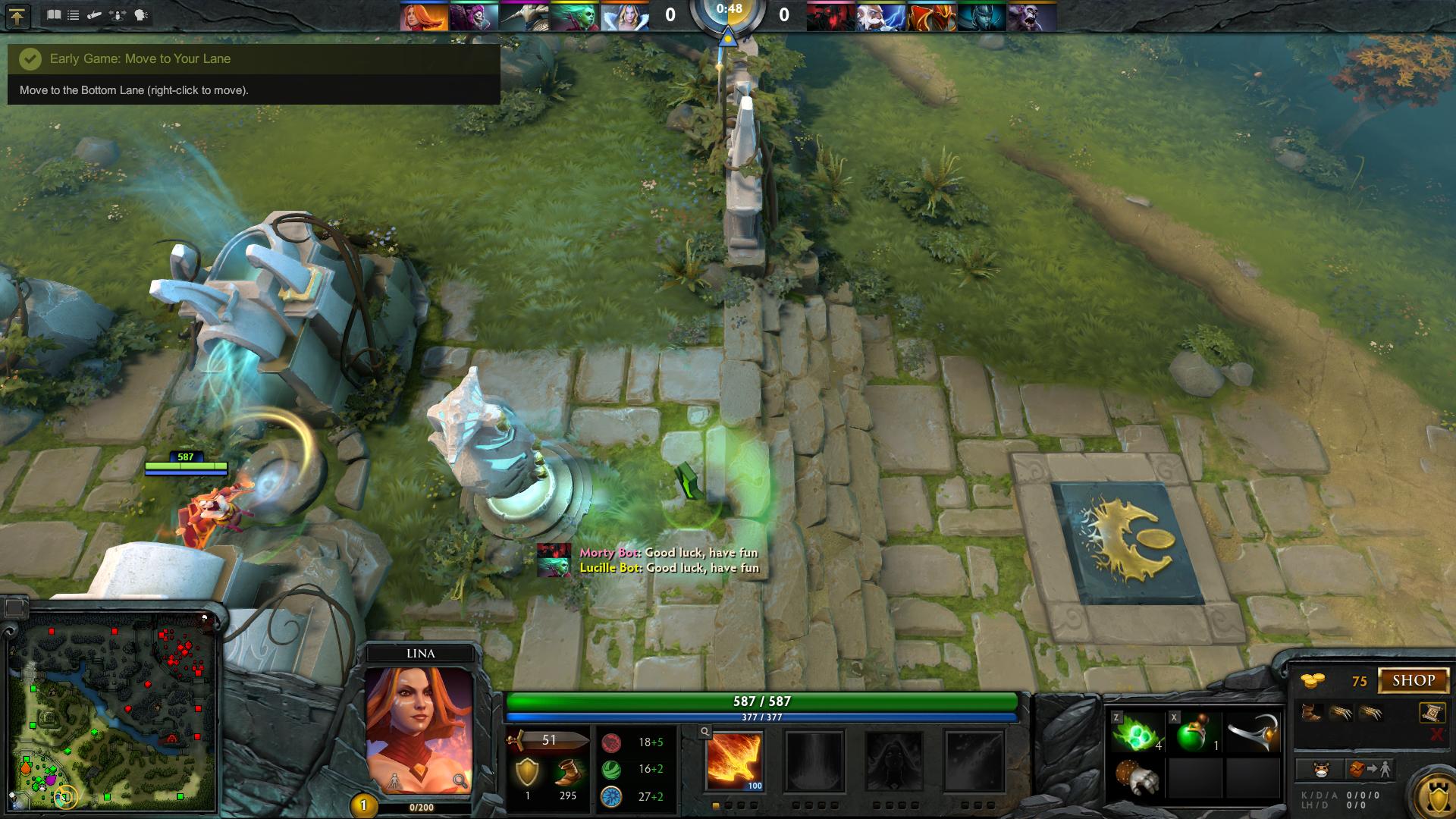1456x819 pixels.
Task: Open the book icon in top bar
Action: (54, 15)
